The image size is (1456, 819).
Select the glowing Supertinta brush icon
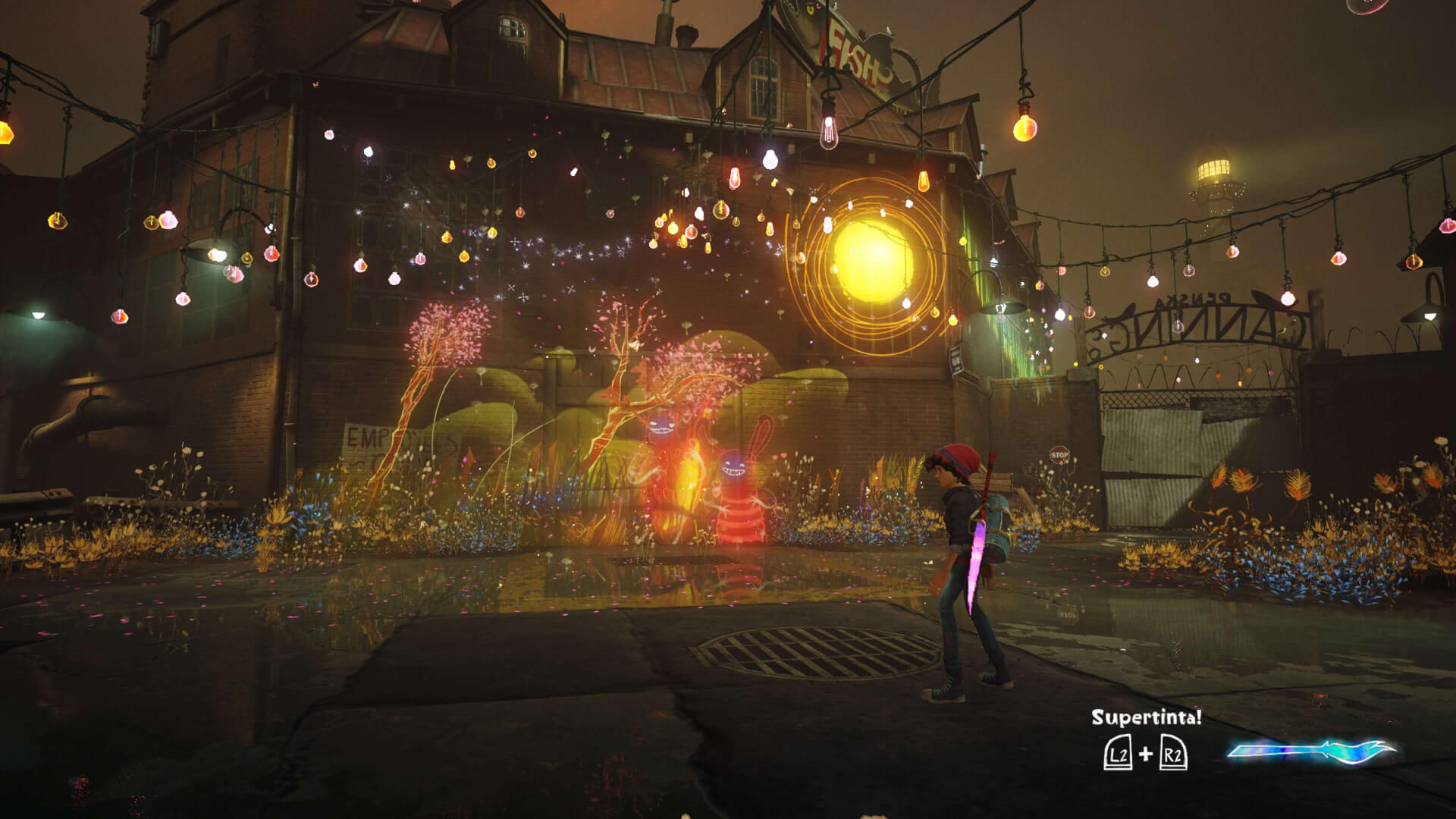pos(1312,752)
